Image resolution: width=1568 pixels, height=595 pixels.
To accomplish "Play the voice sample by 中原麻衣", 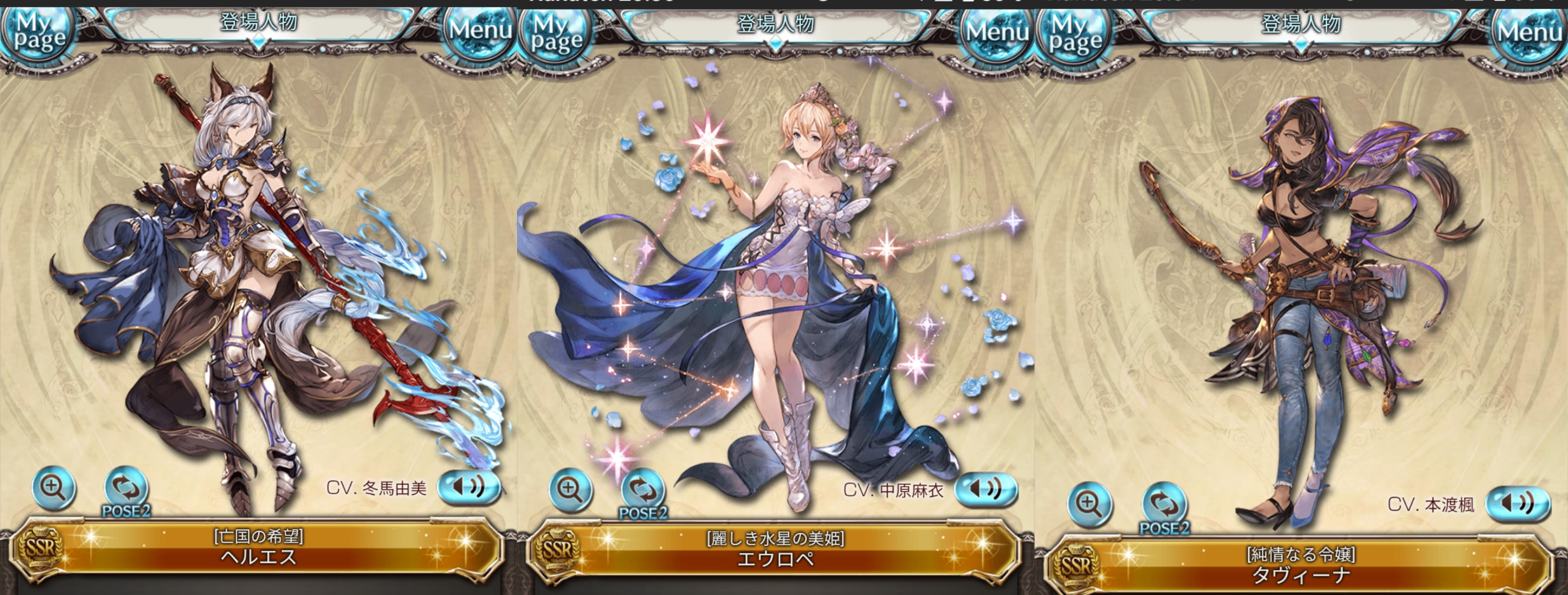I will point(986,489).
